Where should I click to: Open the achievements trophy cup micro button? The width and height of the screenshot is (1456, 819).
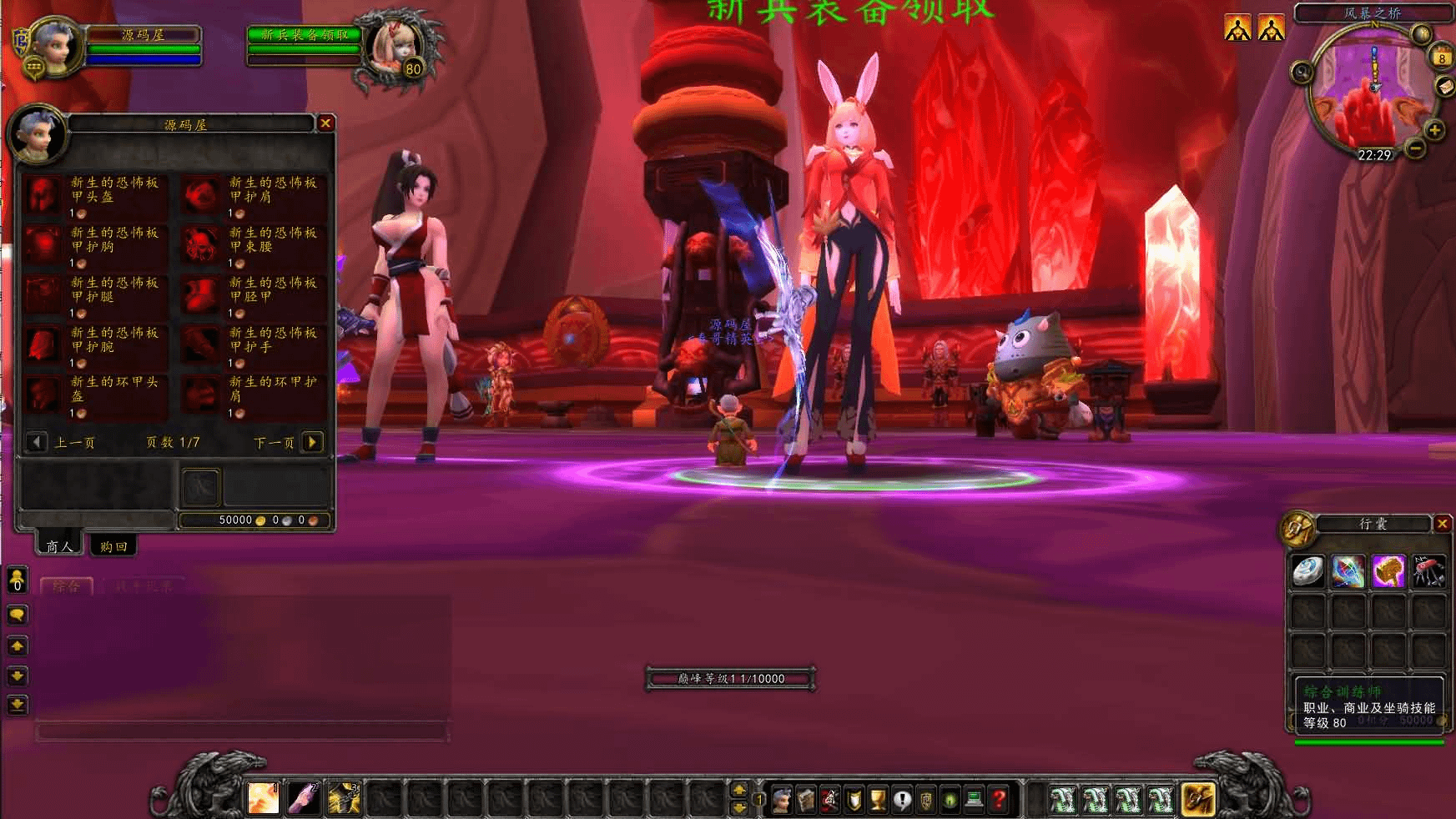[x=878, y=800]
